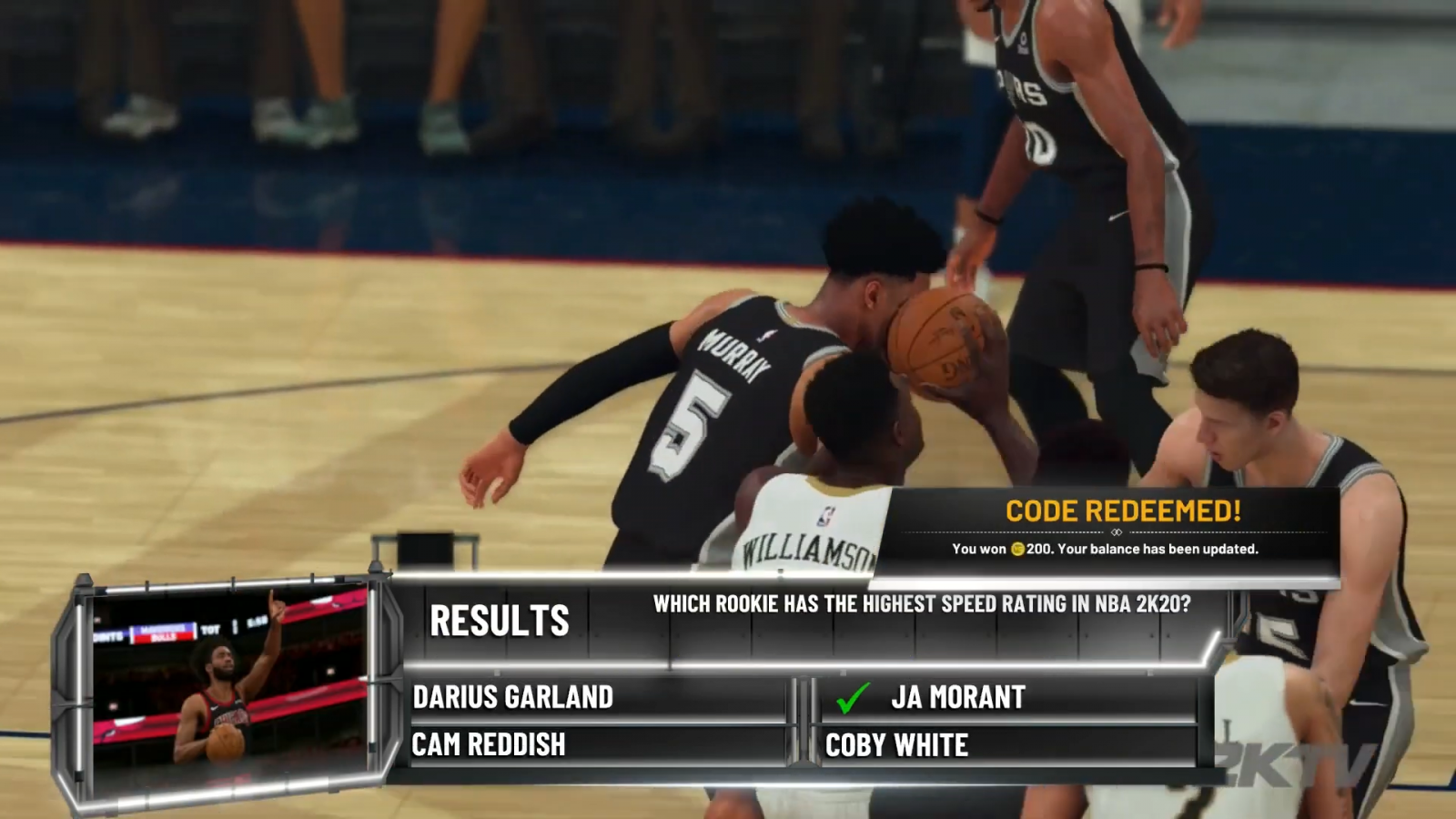Click the diamond divider icon under CODE REDEEMED
1456x819 pixels.
point(1116,531)
